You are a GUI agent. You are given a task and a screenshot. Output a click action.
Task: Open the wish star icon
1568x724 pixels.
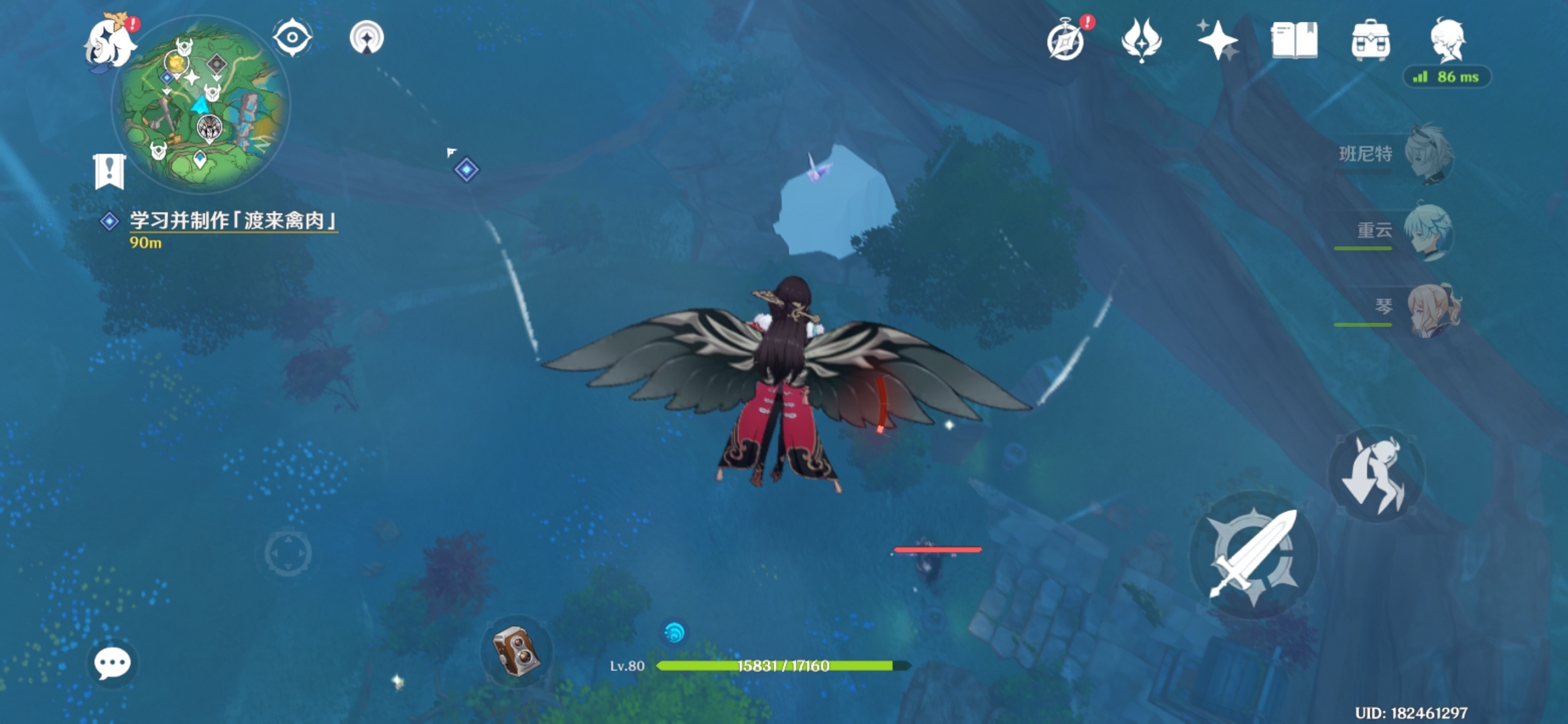[x=1218, y=40]
